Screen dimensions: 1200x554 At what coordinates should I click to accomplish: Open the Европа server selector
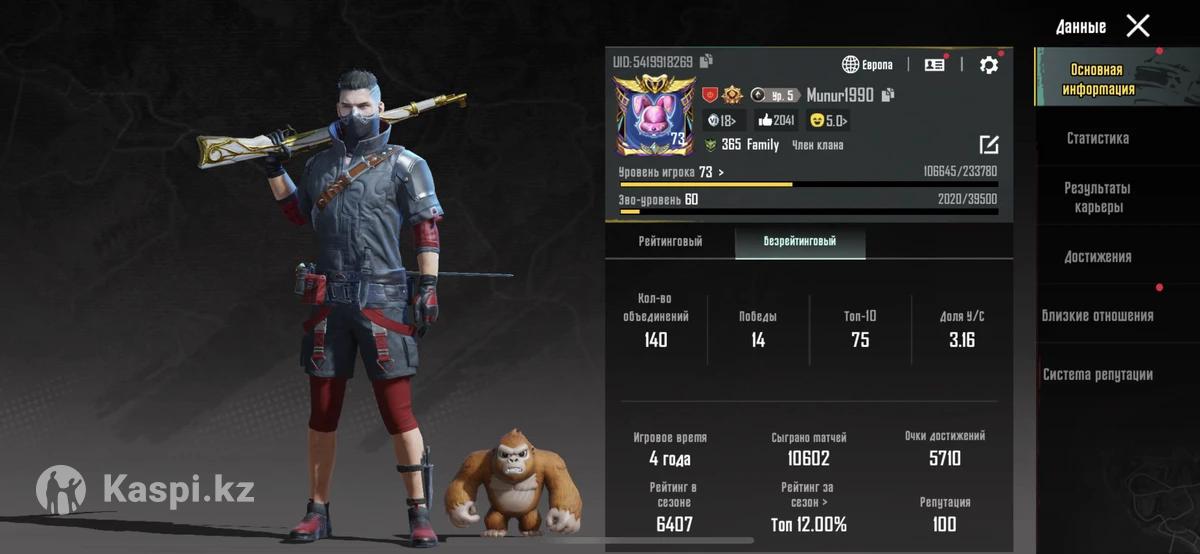coord(867,65)
